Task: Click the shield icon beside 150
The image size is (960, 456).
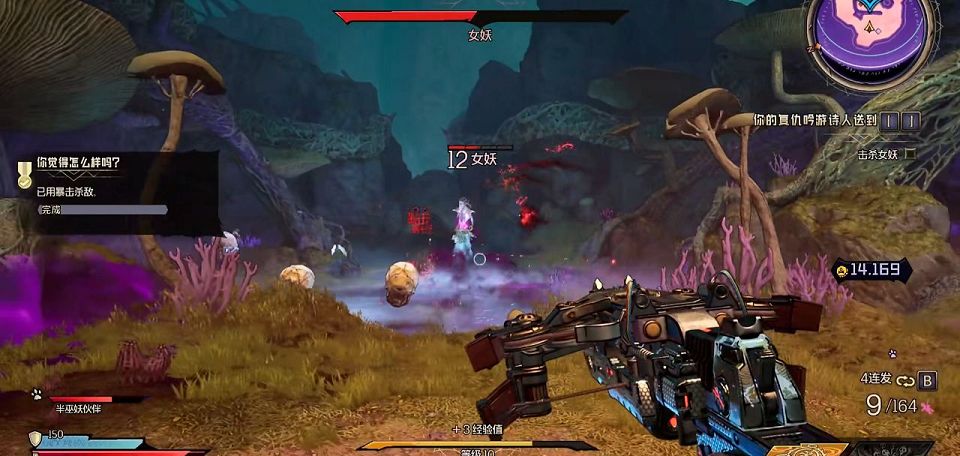Action: [x=36, y=438]
